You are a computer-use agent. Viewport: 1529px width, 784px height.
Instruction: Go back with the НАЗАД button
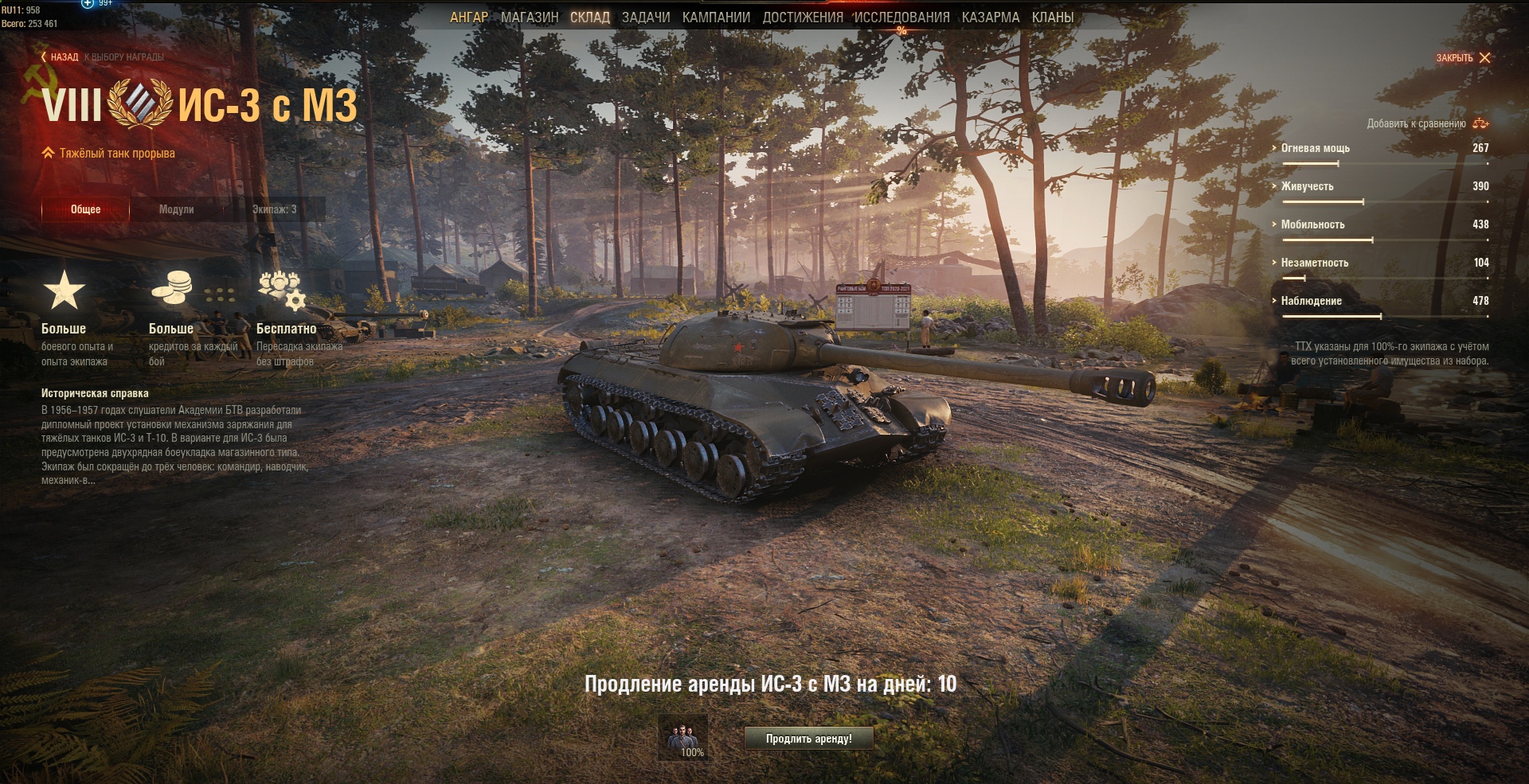(61, 57)
